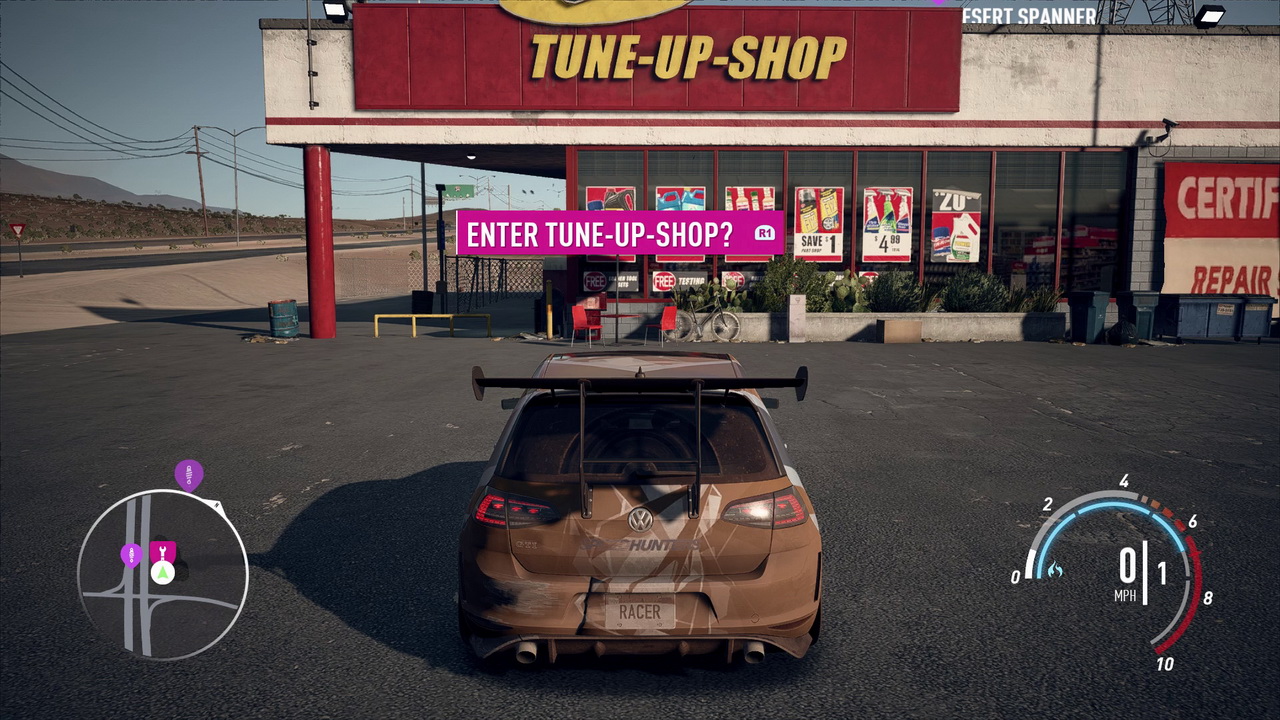Screen dimensions: 1280x720
Task: Click the gear indicator showing 1
Action: point(1162,570)
